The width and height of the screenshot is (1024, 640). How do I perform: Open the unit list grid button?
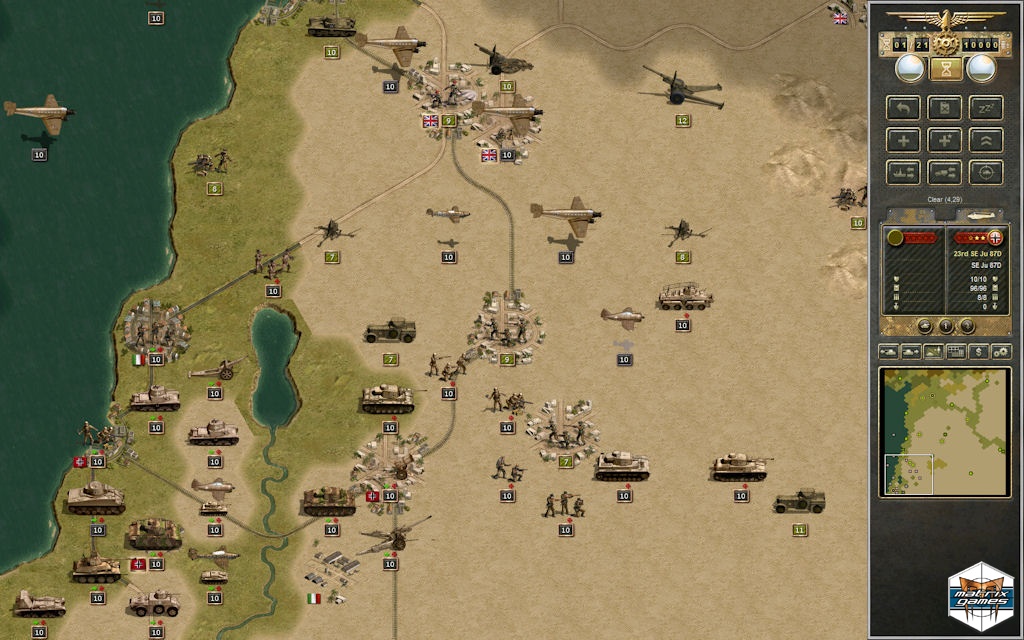pyautogui.click(x=956, y=351)
